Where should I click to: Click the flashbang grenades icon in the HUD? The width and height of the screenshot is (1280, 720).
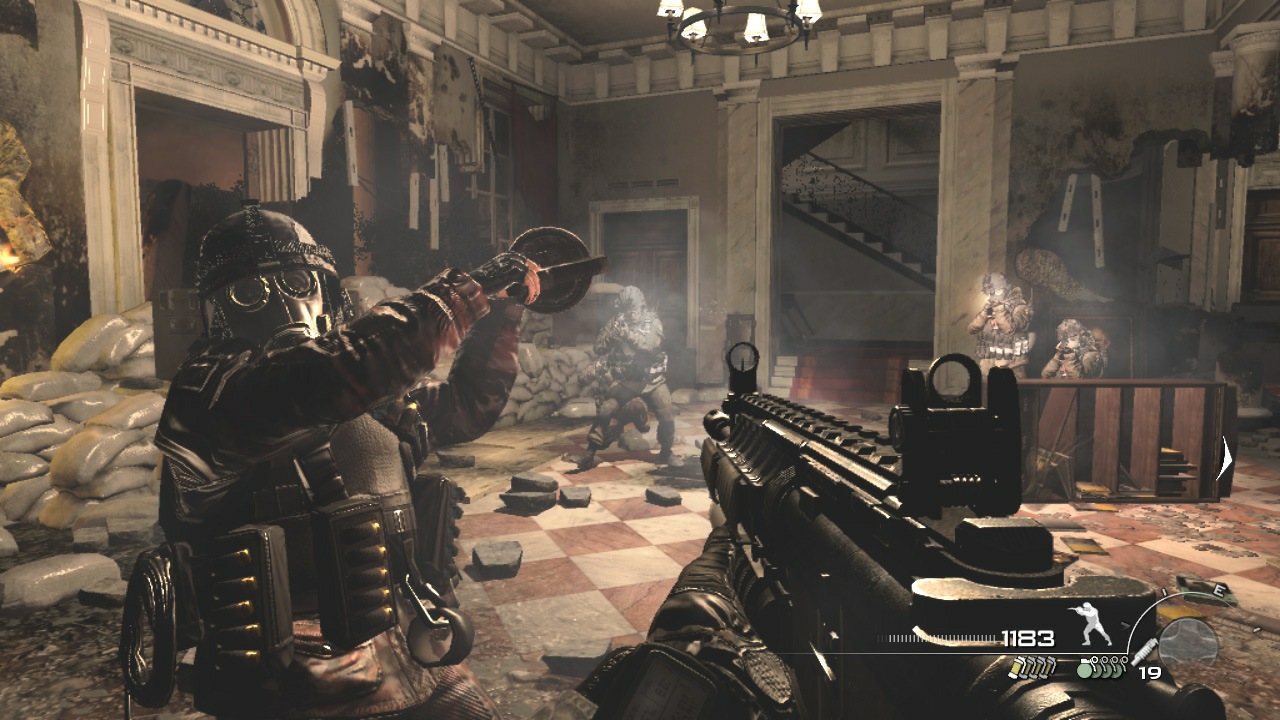(x=1032, y=668)
